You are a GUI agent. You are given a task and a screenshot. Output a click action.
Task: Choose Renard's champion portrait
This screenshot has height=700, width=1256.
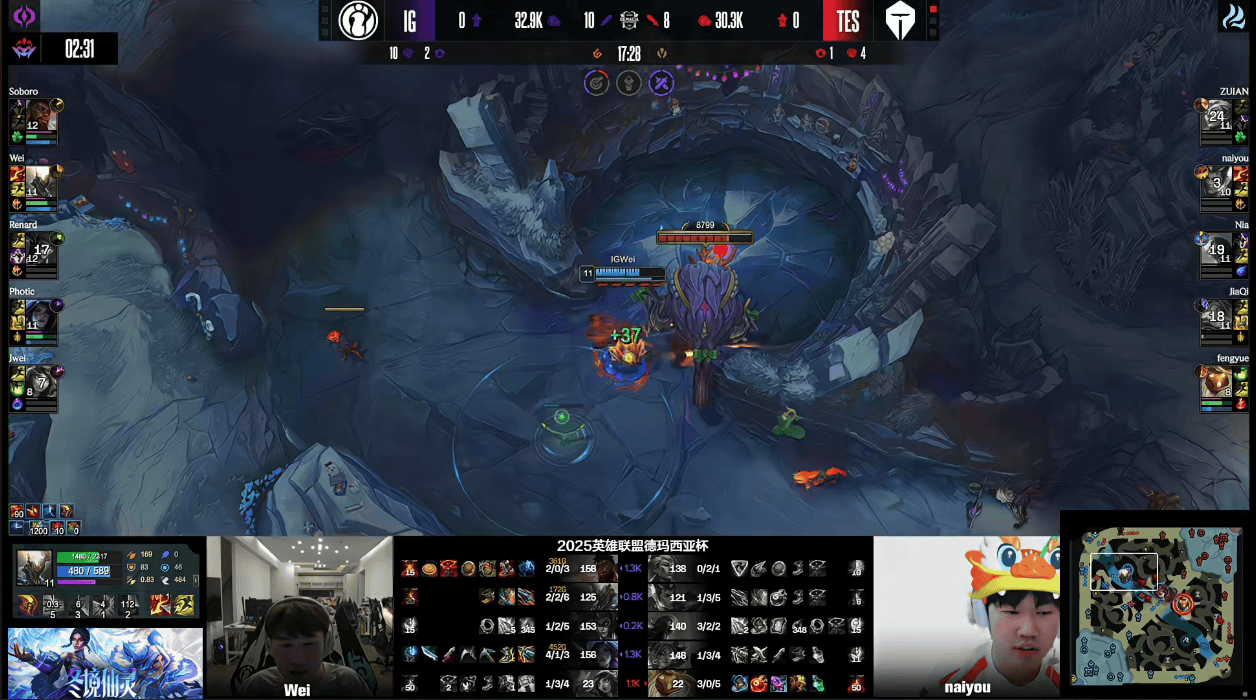click(x=41, y=249)
